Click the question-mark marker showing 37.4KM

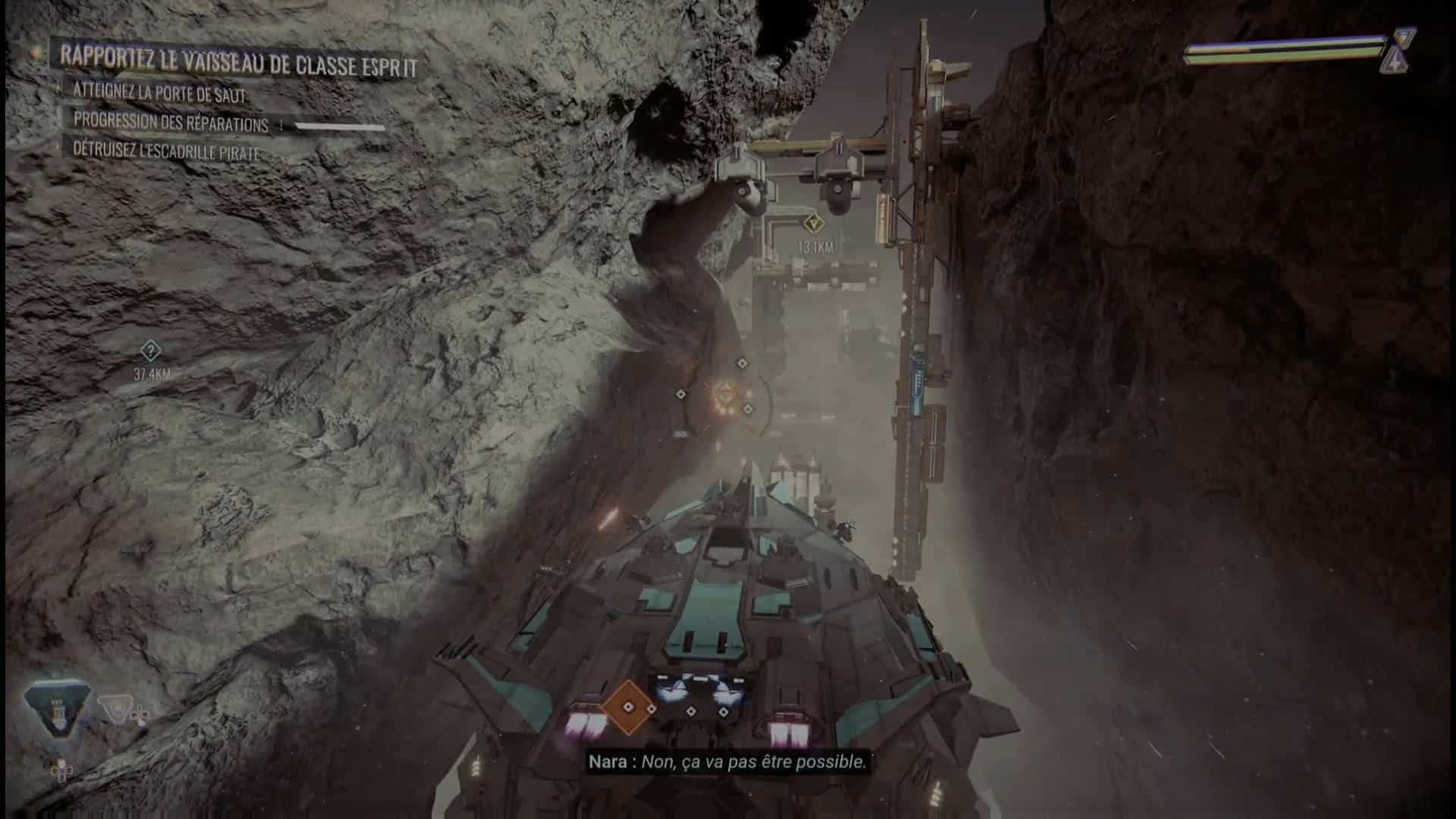[x=150, y=351]
